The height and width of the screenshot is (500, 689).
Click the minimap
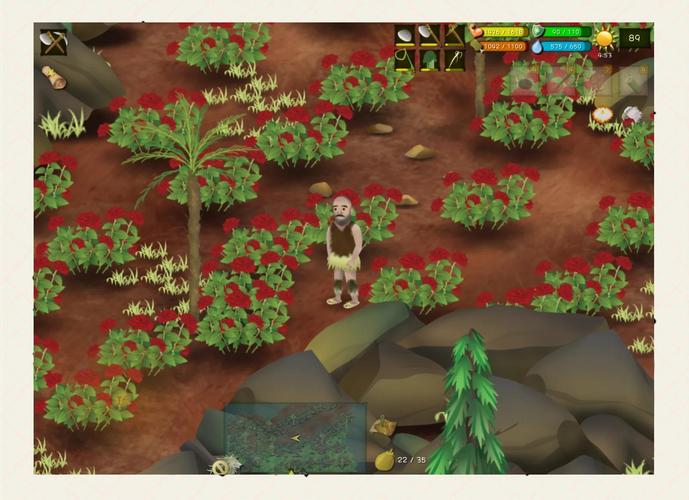(295, 437)
